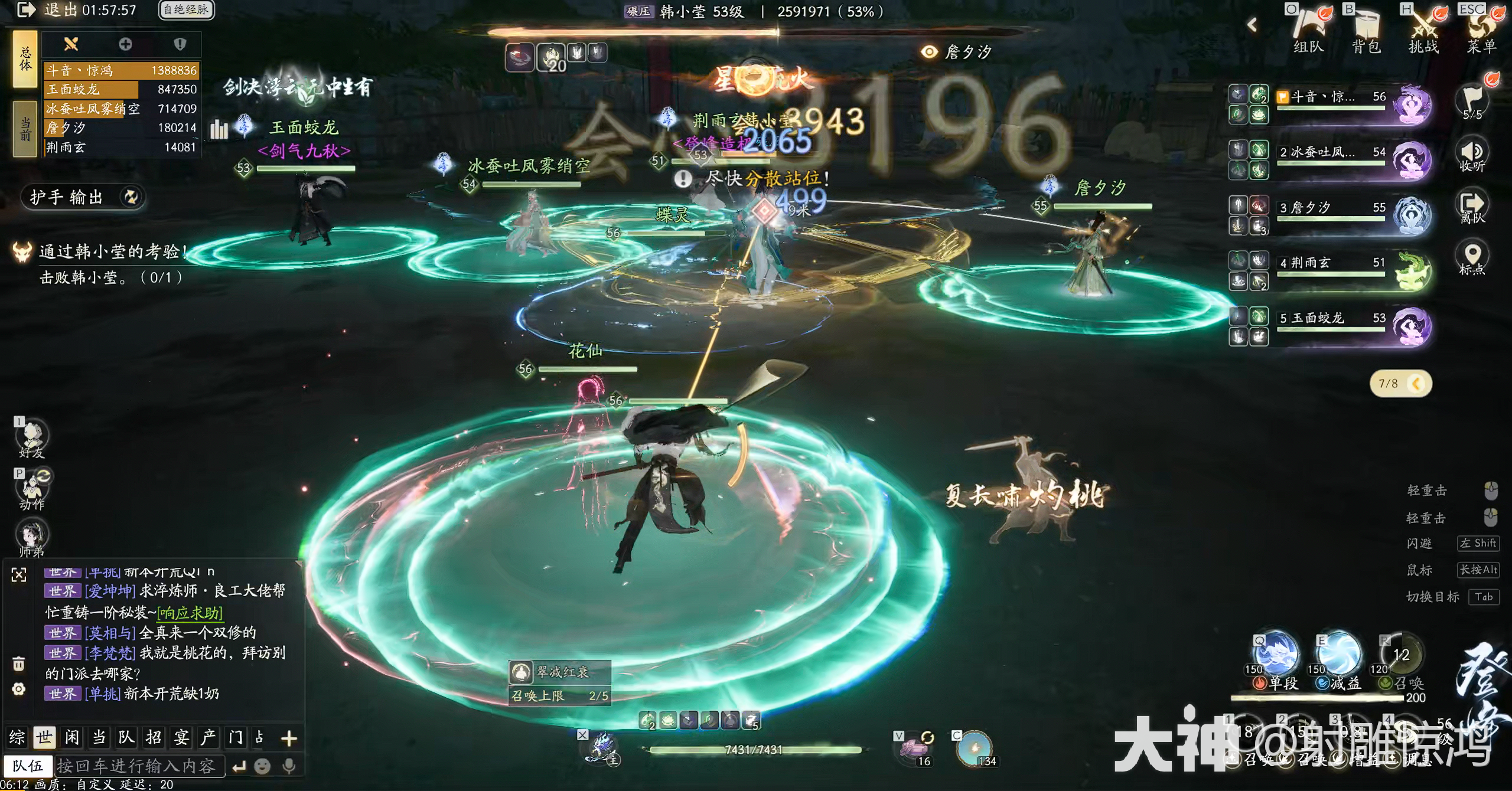Switch chat to the 世 world tab

pyautogui.click(x=44, y=737)
